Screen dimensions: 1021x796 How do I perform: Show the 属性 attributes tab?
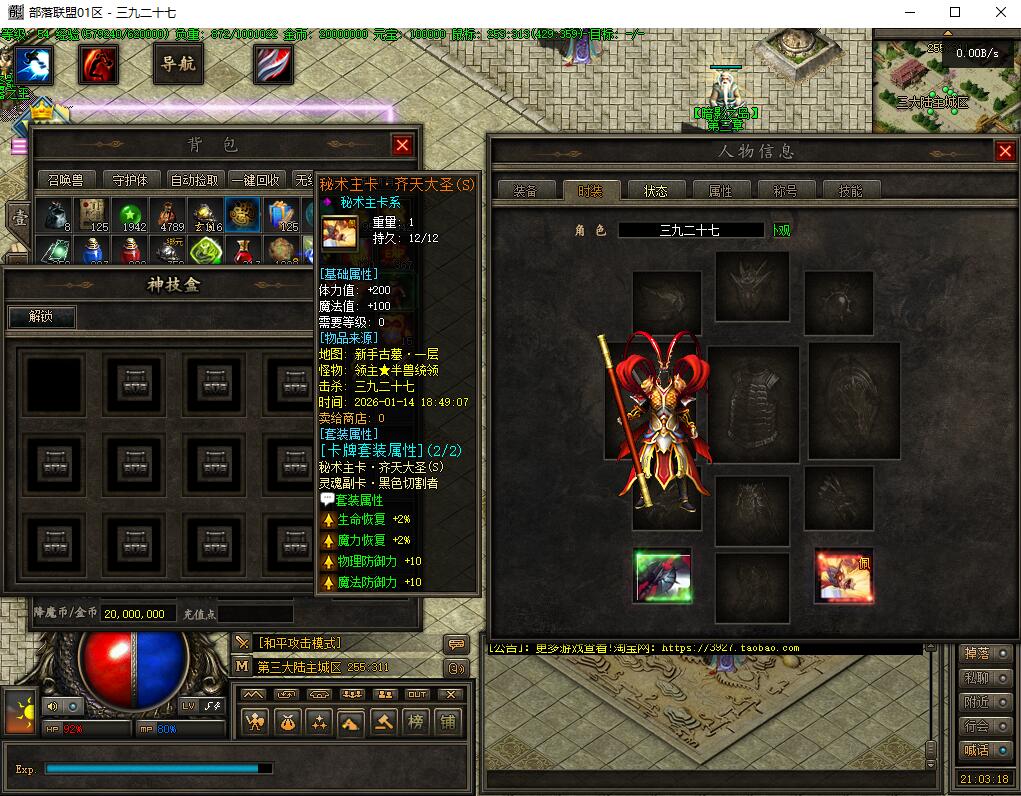click(720, 191)
